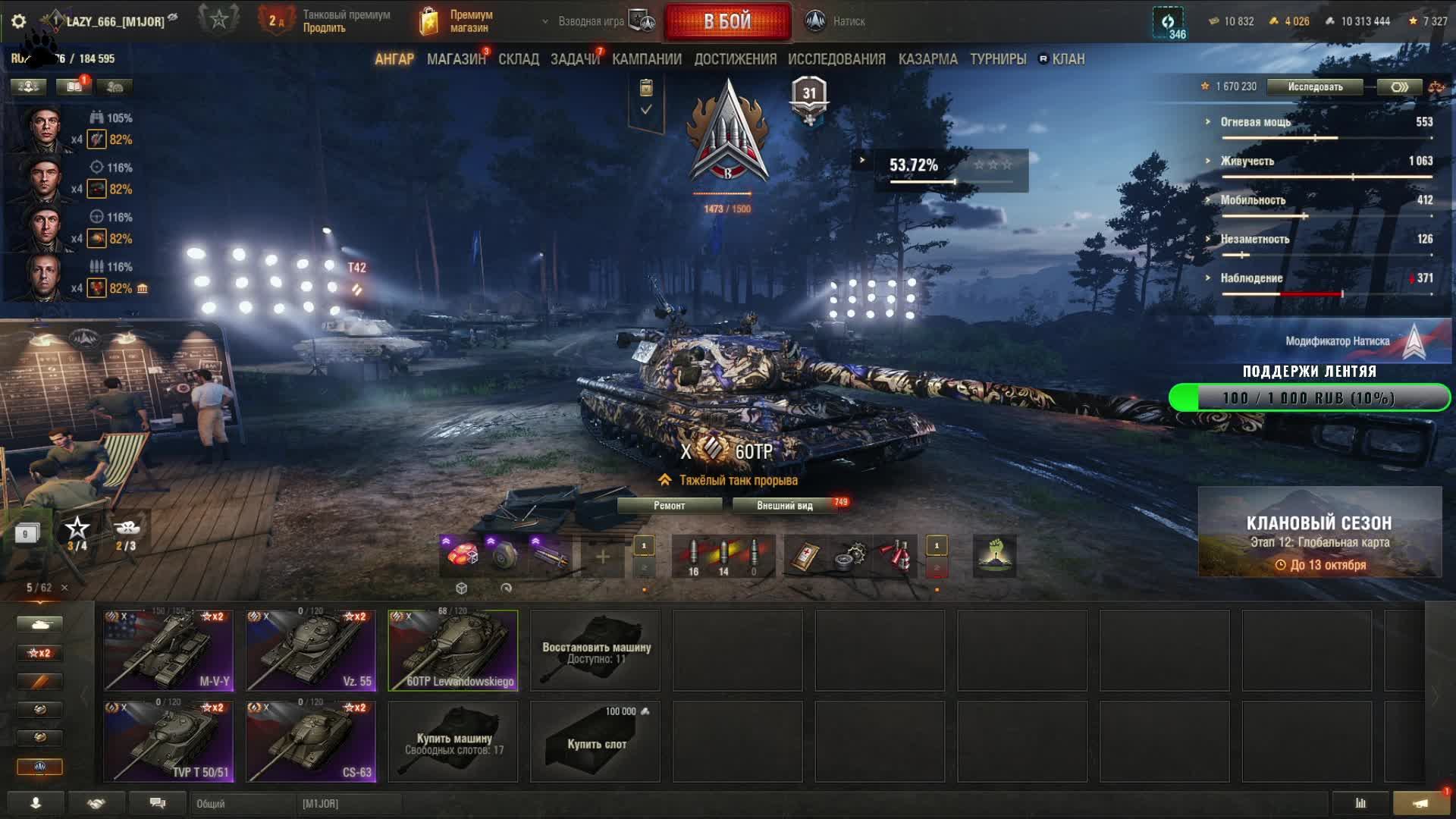The image size is (1456, 819).
Task: Open the ИССЛЕДОВАНИЯ tab
Action: [x=836, y=59]
